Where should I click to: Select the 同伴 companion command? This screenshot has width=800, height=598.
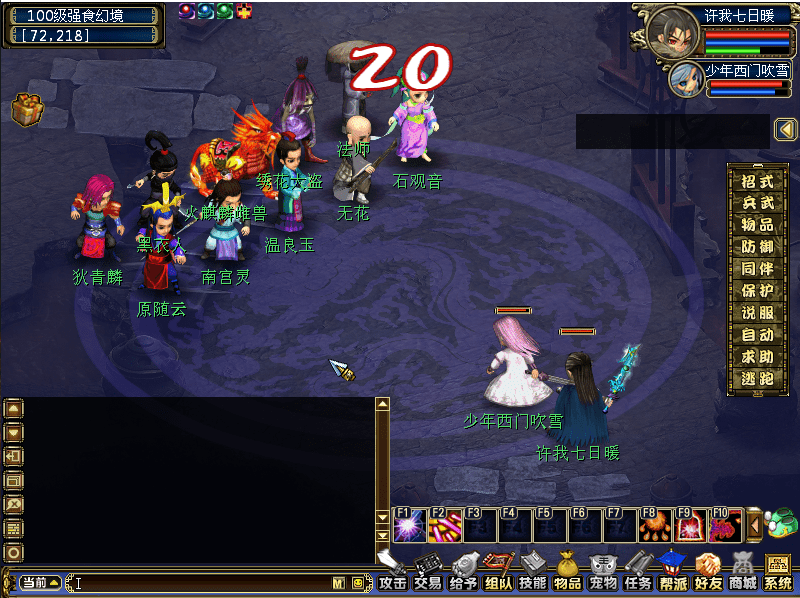[757, 269]
